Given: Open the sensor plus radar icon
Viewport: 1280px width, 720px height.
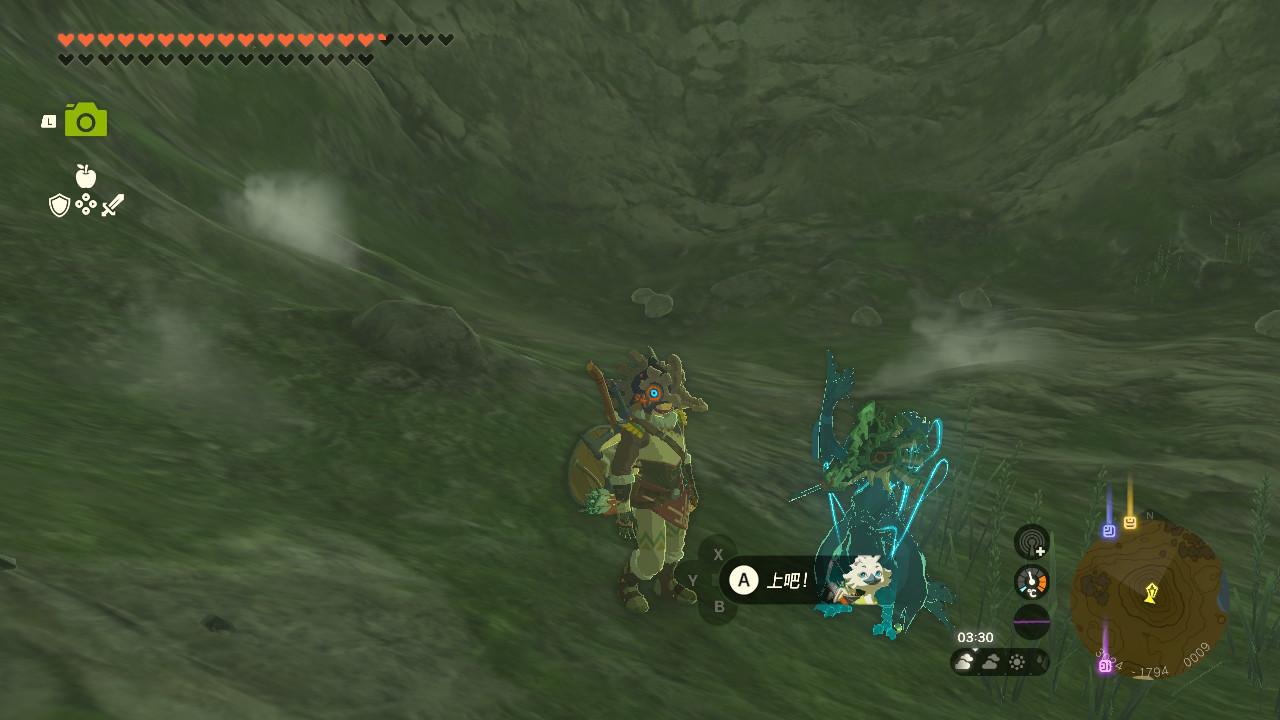Looking at the screenshot, I should [1031, 542].
